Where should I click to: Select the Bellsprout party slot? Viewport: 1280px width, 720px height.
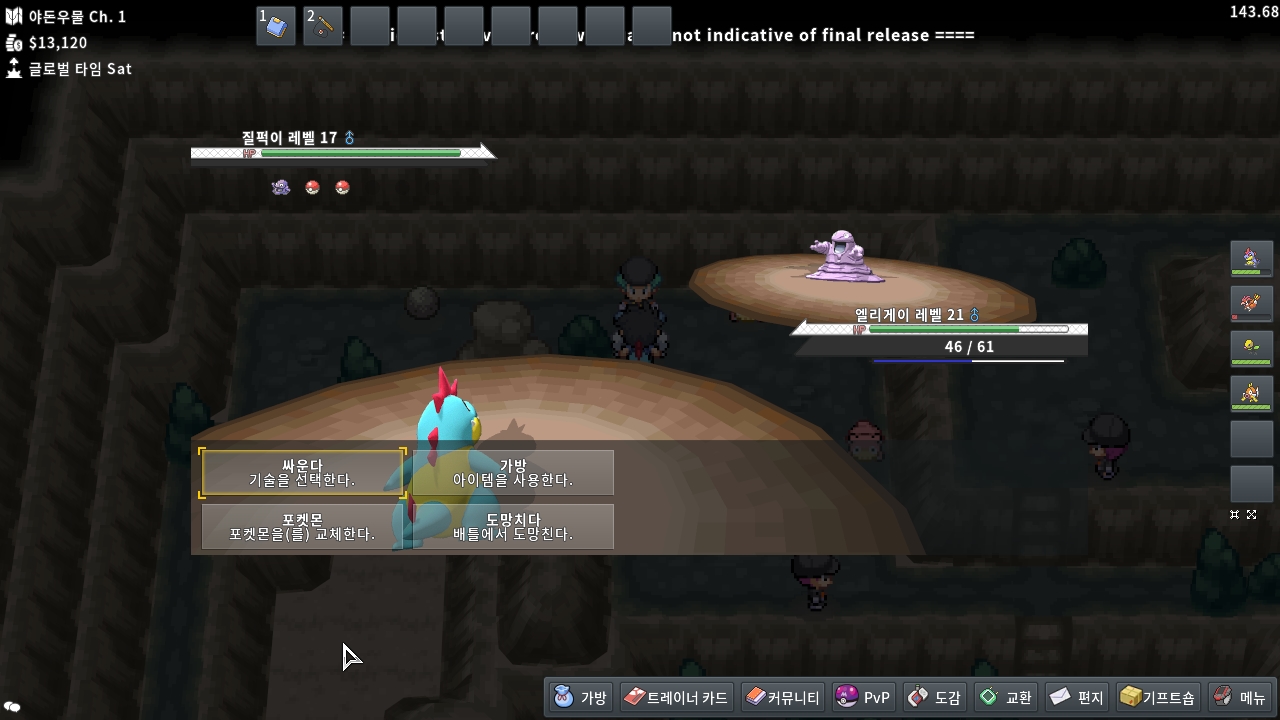(x=1251, y=348)
